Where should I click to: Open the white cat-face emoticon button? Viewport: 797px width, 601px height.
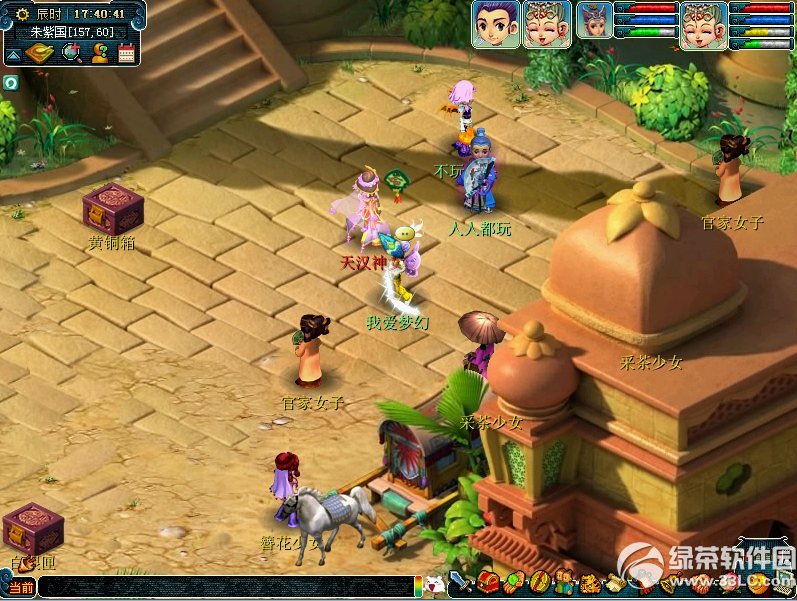435,585
